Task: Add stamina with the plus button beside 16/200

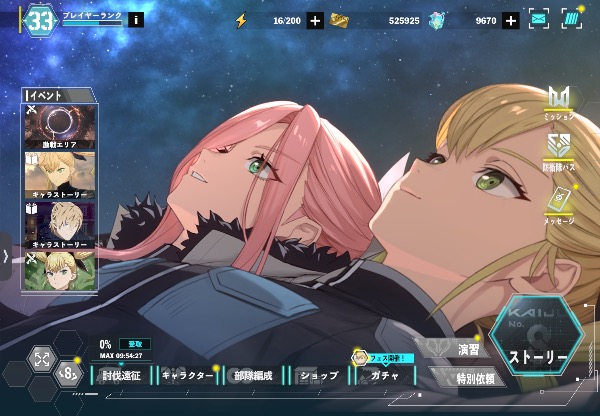Action: click(x=315, y=20)
